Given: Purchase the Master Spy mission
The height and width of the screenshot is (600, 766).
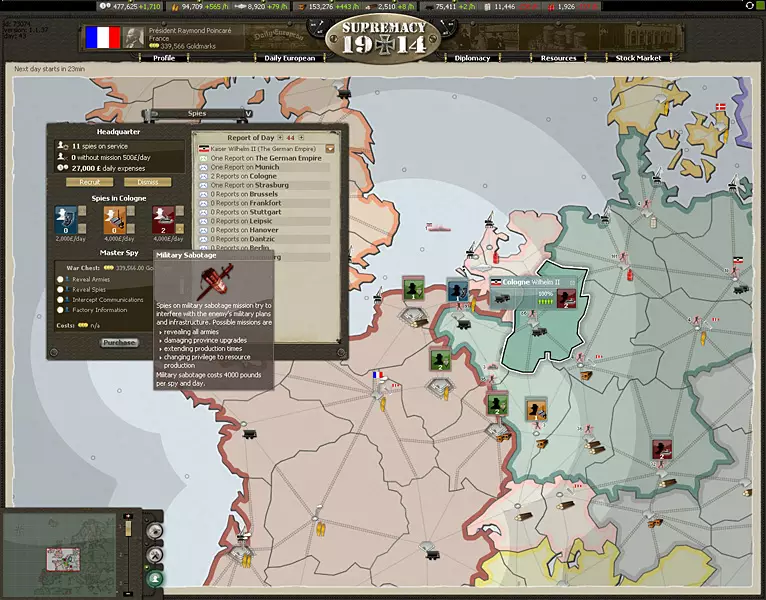Looking at the screenshot, I should (119, 342).
